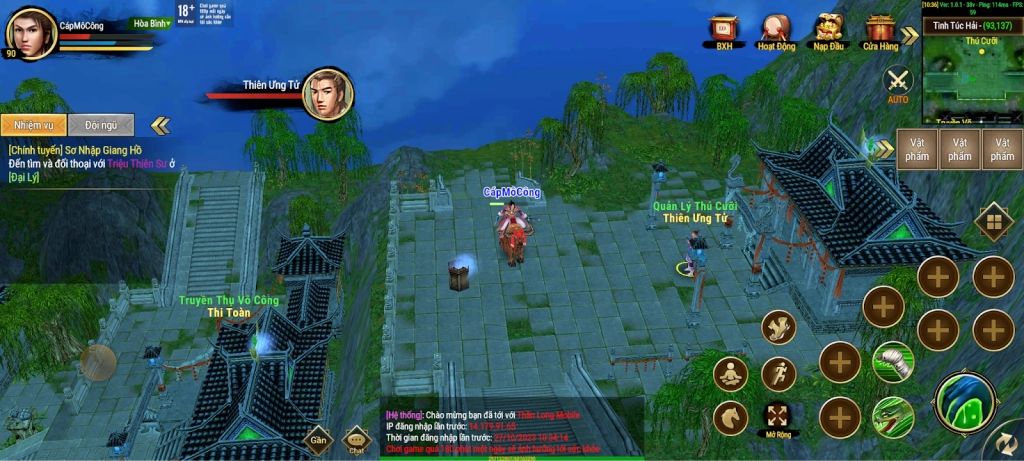Toggle AUTO combat with crossed swords
Screen dimensions: 1024x461
898,82
